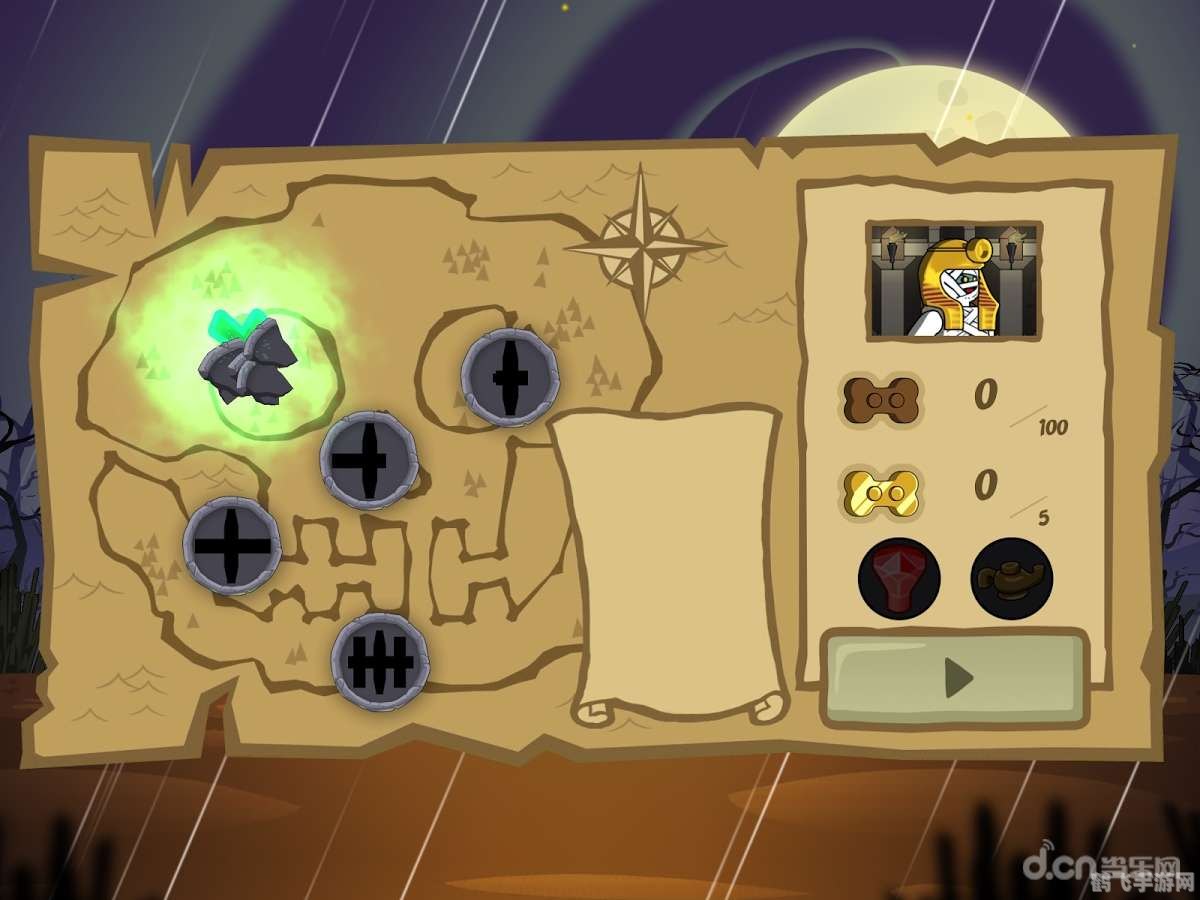Open the mummy pharaoh level portrait

coord(954,281)
